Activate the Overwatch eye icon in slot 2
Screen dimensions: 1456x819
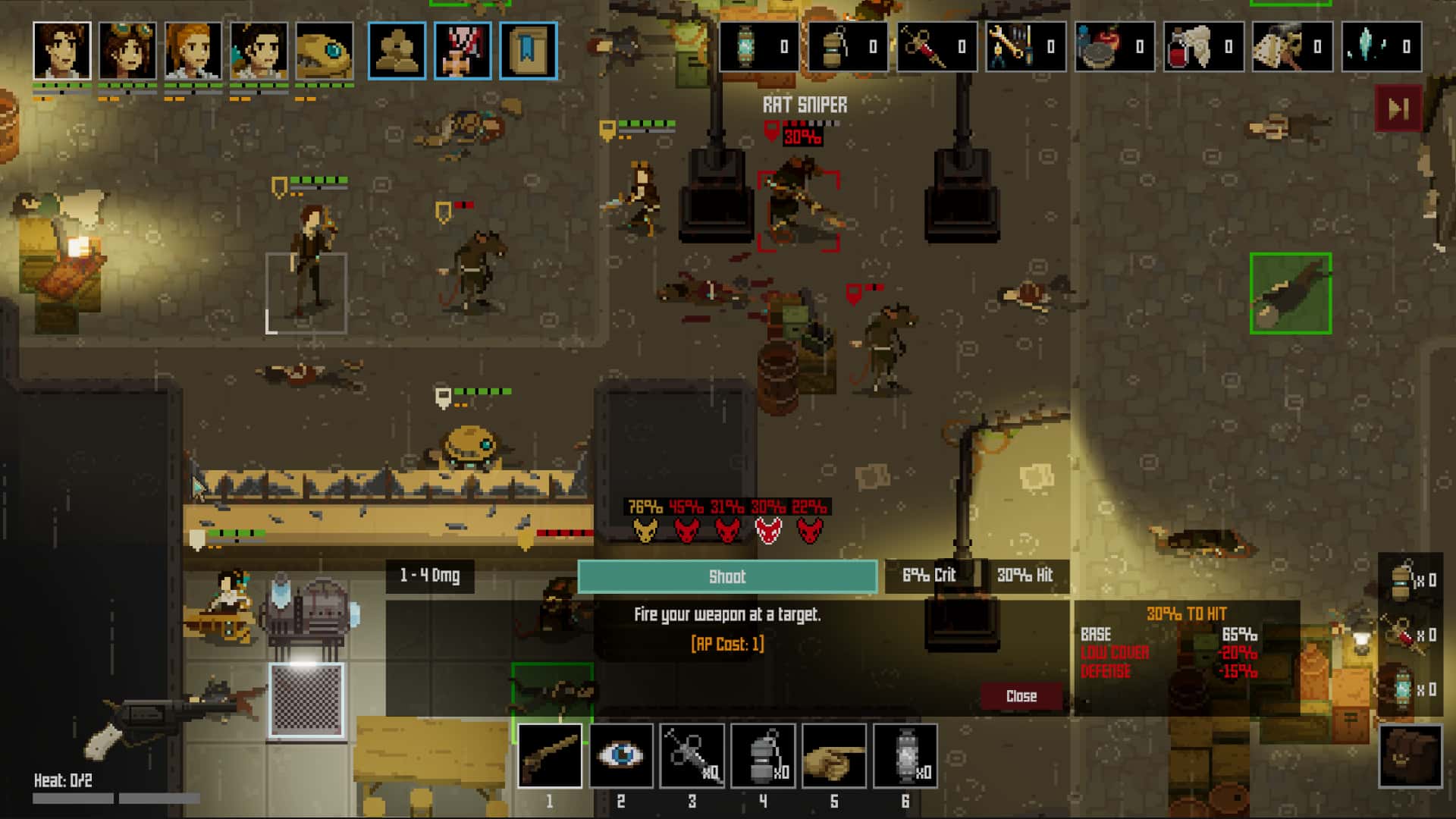click(622, 756)
